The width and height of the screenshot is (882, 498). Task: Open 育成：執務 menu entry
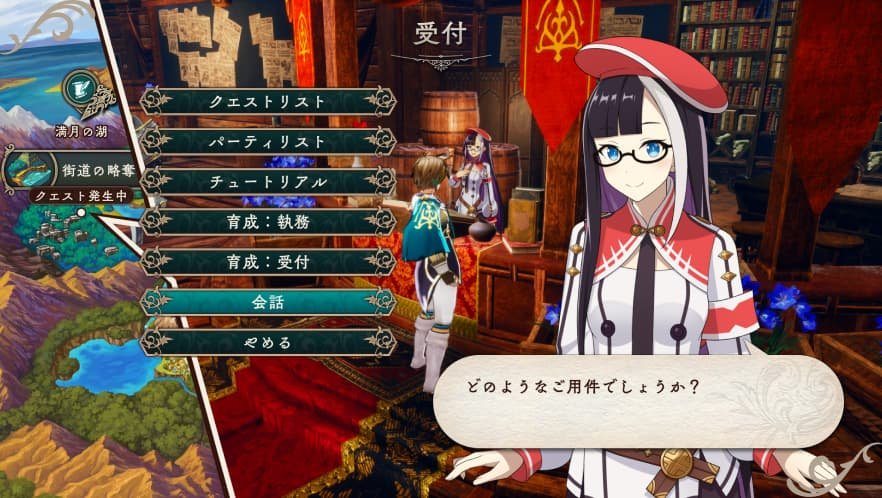click(267, 221)
